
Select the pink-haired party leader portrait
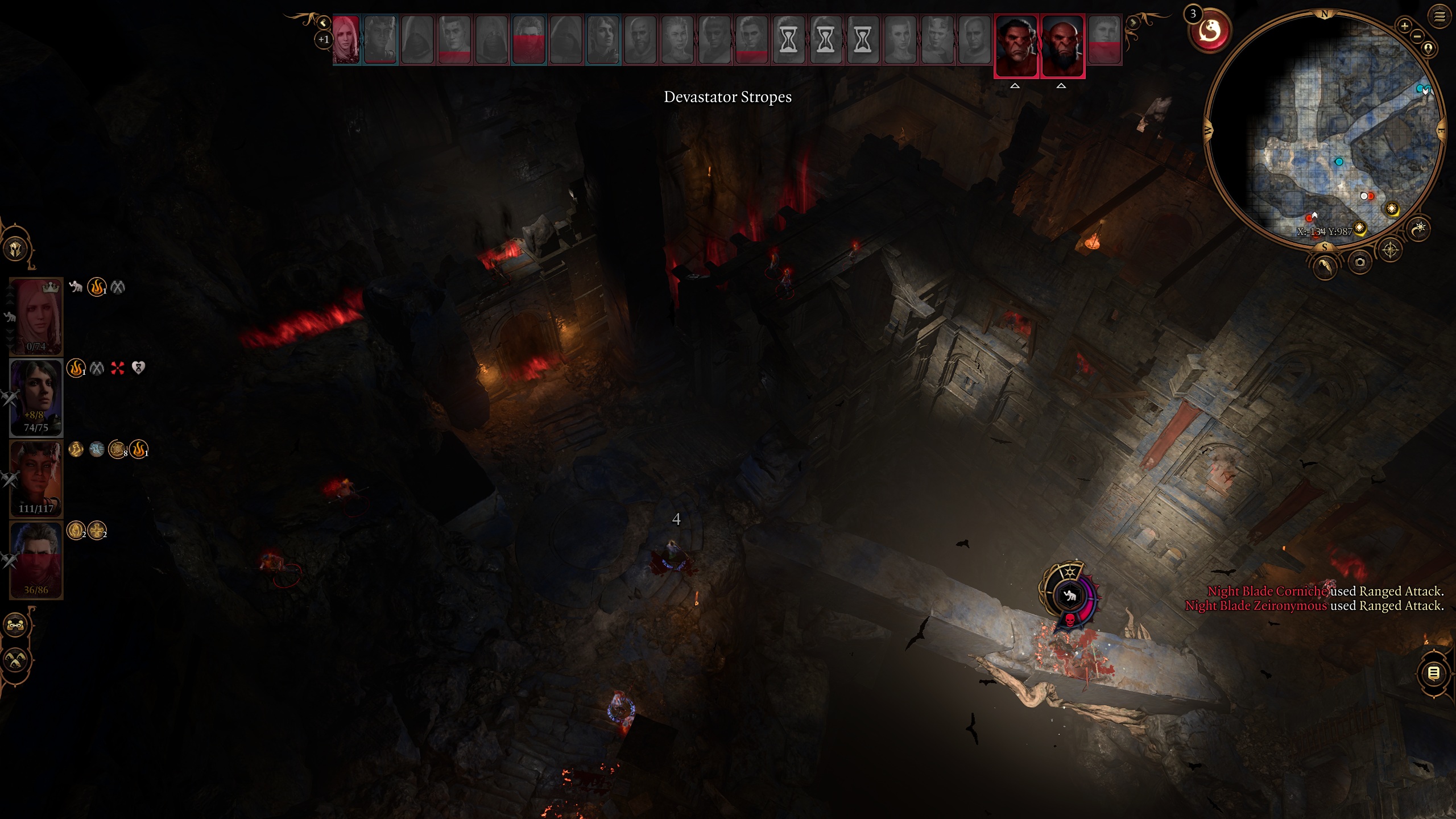point(36,316)
